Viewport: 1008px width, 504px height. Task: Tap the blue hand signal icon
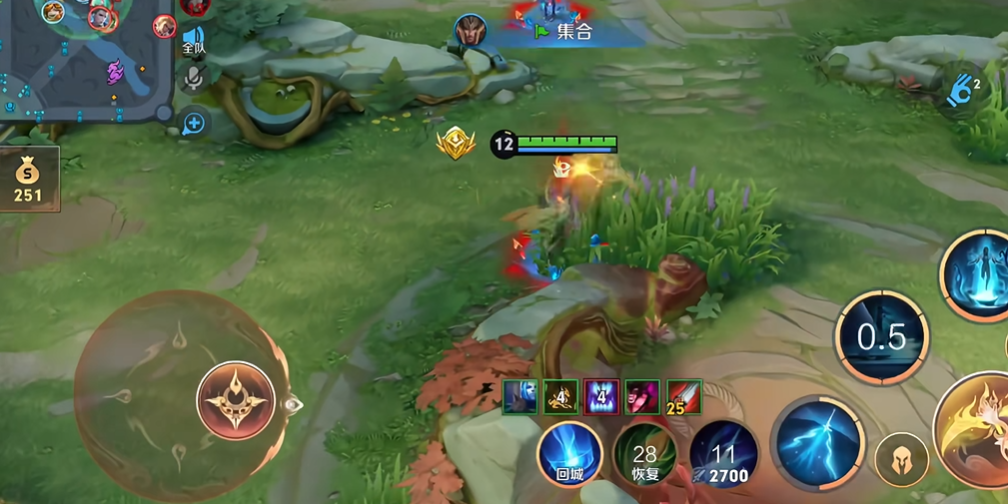point(963,91)
